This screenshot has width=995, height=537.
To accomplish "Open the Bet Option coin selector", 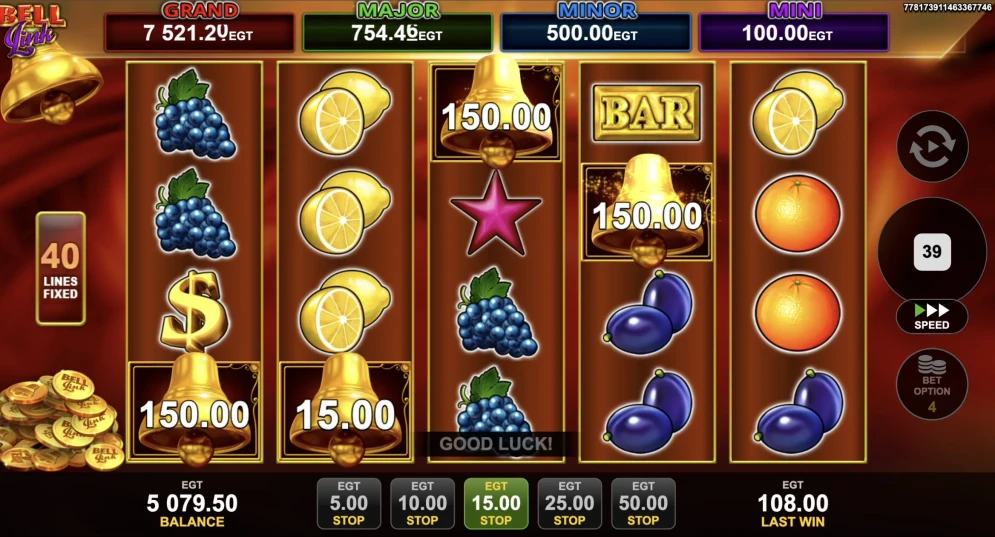I will (x=932, y=384).
